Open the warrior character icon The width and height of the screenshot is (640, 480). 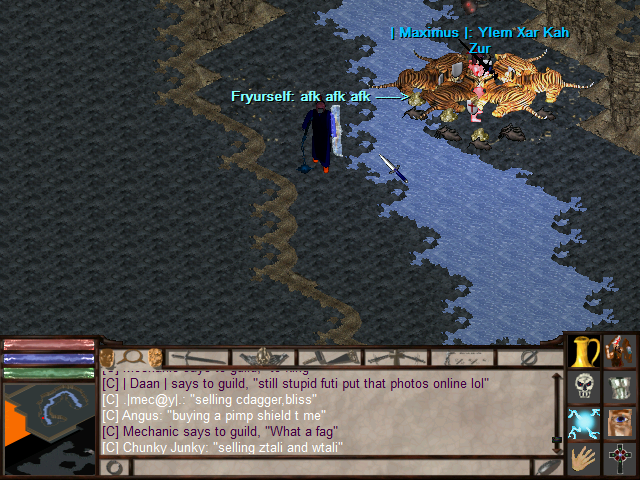click(x=621, y=352)
